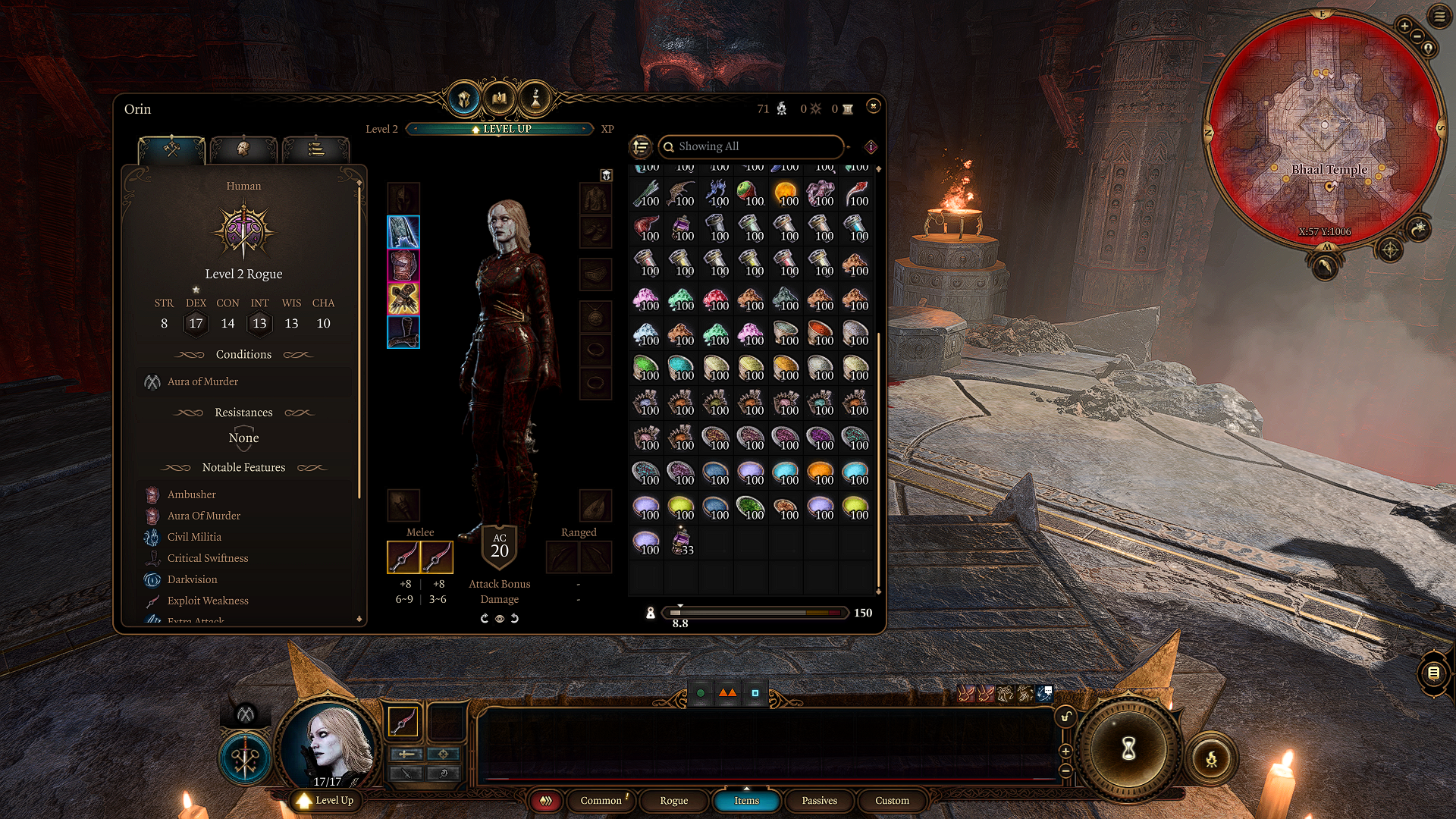Screen dimensions: 1456x819
Task: Select the Common hotbar tab
Action: (x=601, y=801)
